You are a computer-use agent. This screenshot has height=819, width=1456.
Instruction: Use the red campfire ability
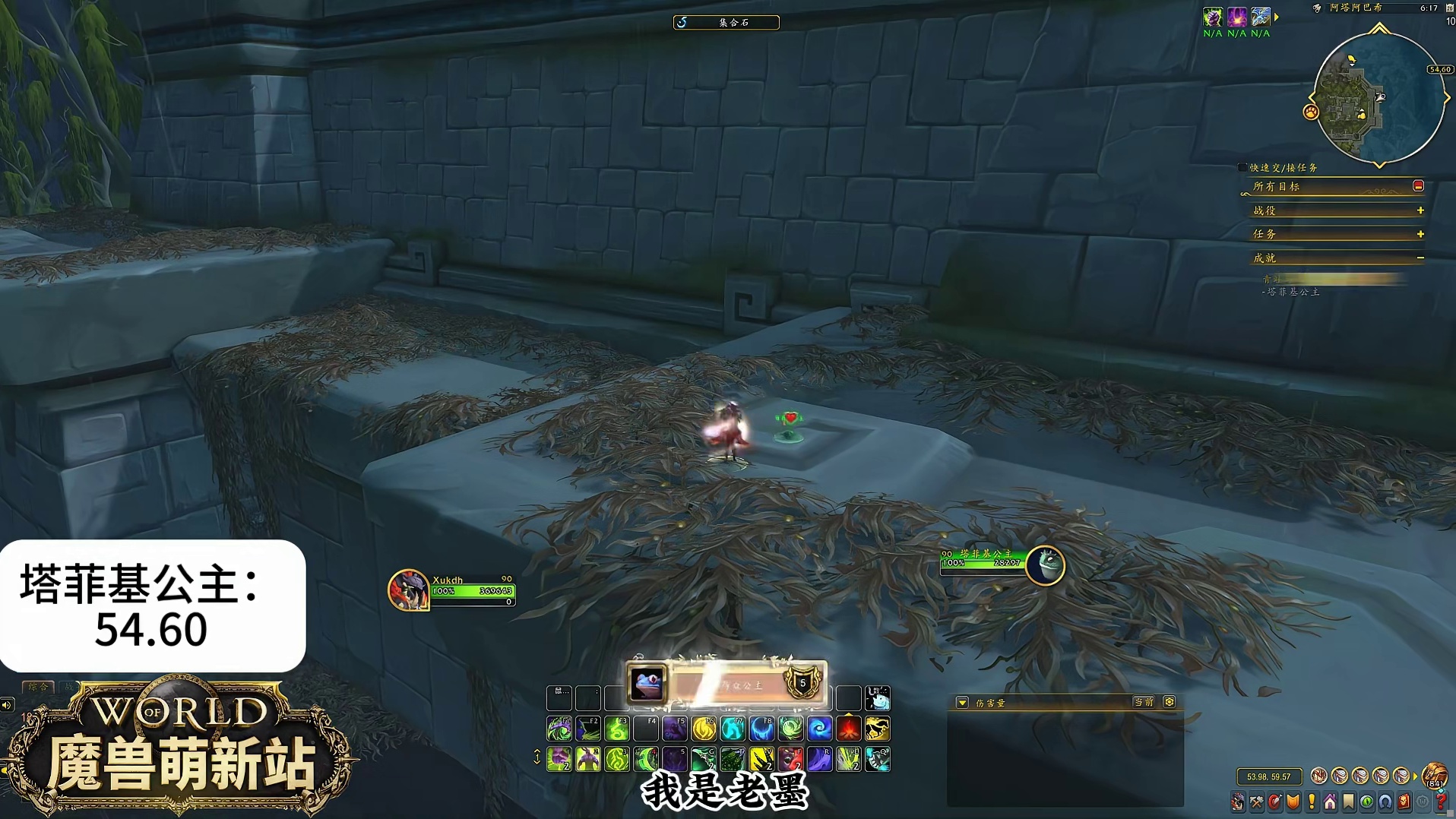pyautogui.click(x=848, y=729)
